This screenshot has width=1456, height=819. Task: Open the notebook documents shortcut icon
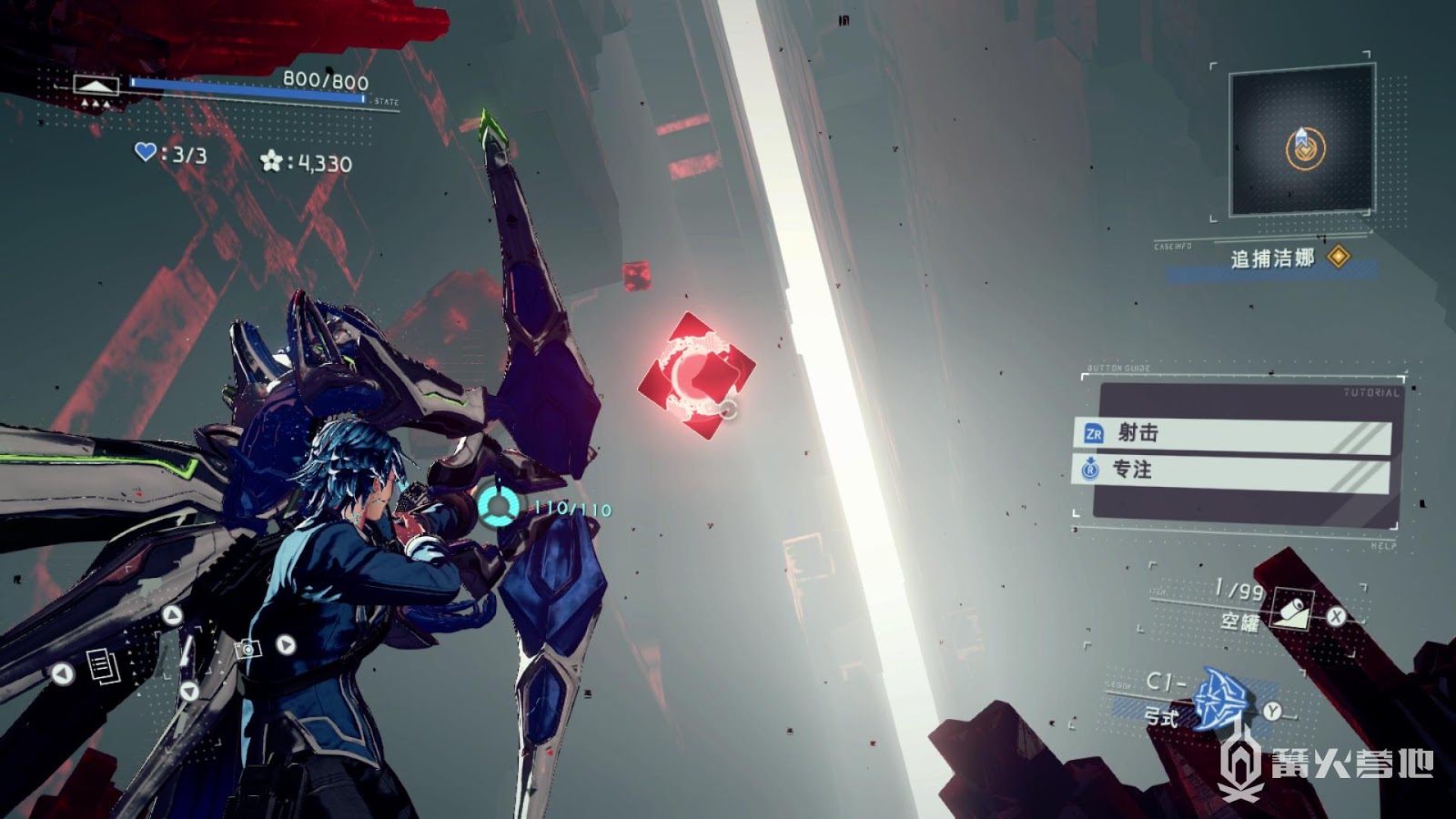[103, 666]
